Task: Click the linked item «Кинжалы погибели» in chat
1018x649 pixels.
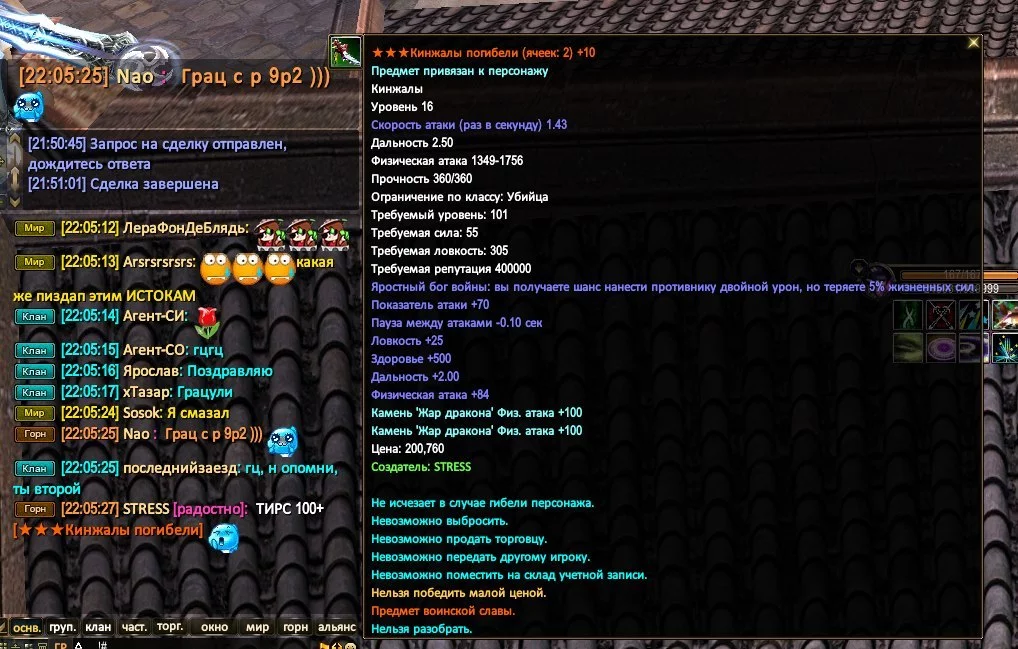Action: click(108, 530)
